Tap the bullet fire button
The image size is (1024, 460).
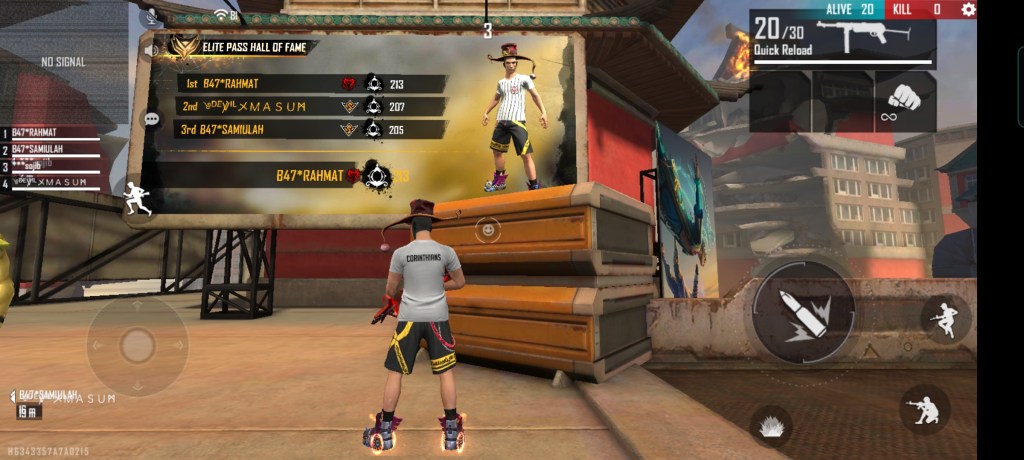coord(803,311)
